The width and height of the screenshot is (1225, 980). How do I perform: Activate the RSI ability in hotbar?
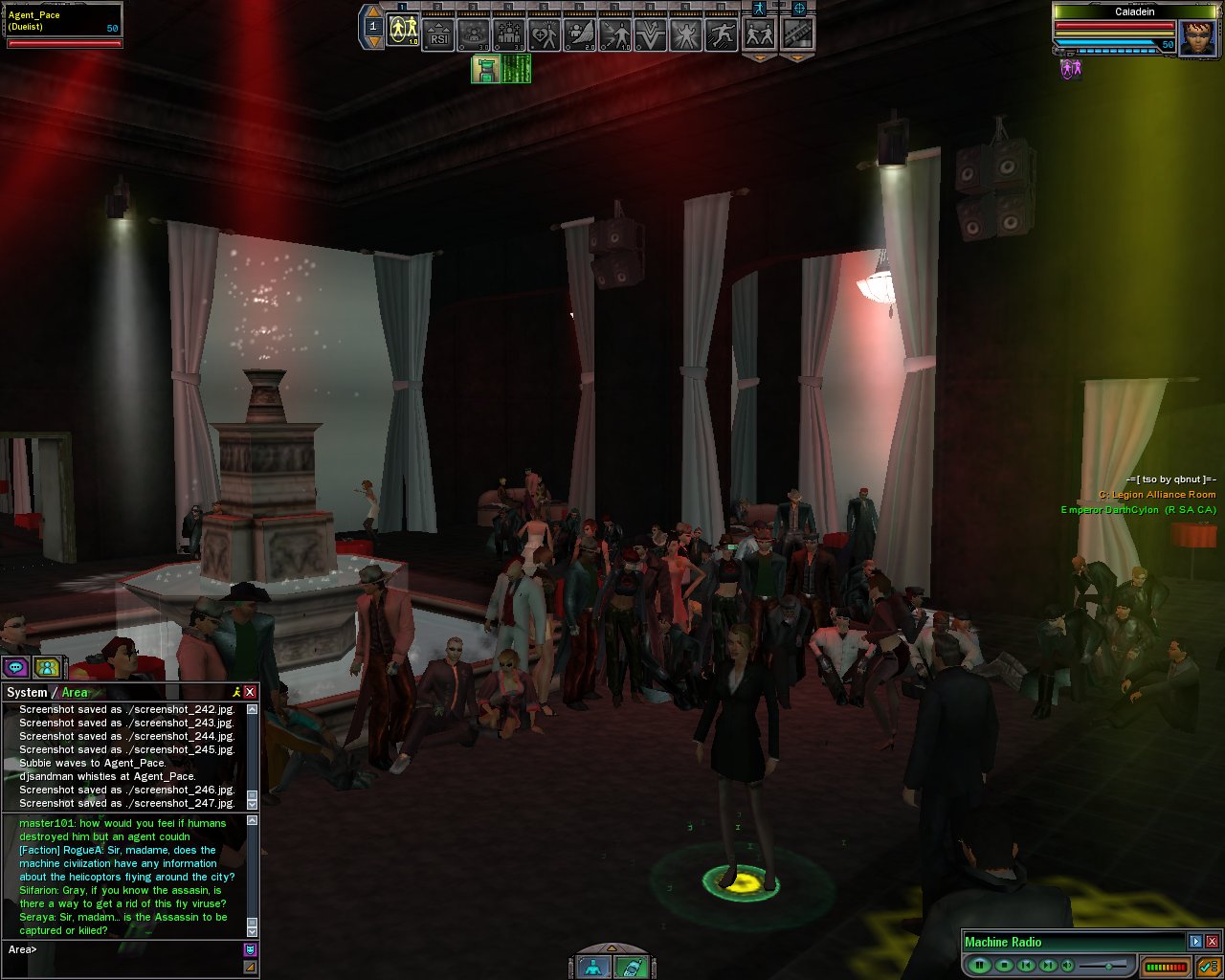click(x=438, y=34)
